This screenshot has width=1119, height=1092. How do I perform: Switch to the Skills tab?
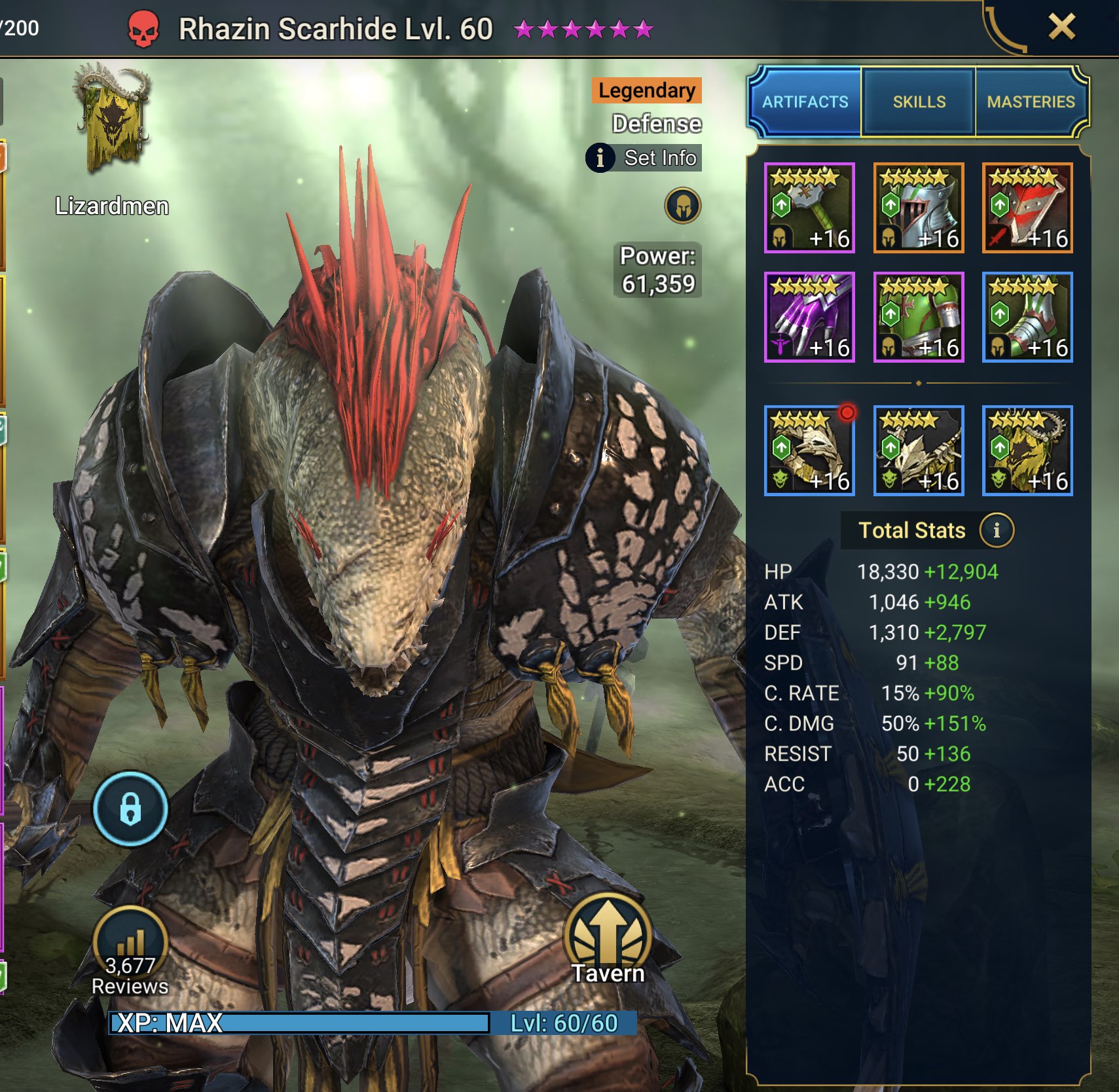click(x=917, y=101)
